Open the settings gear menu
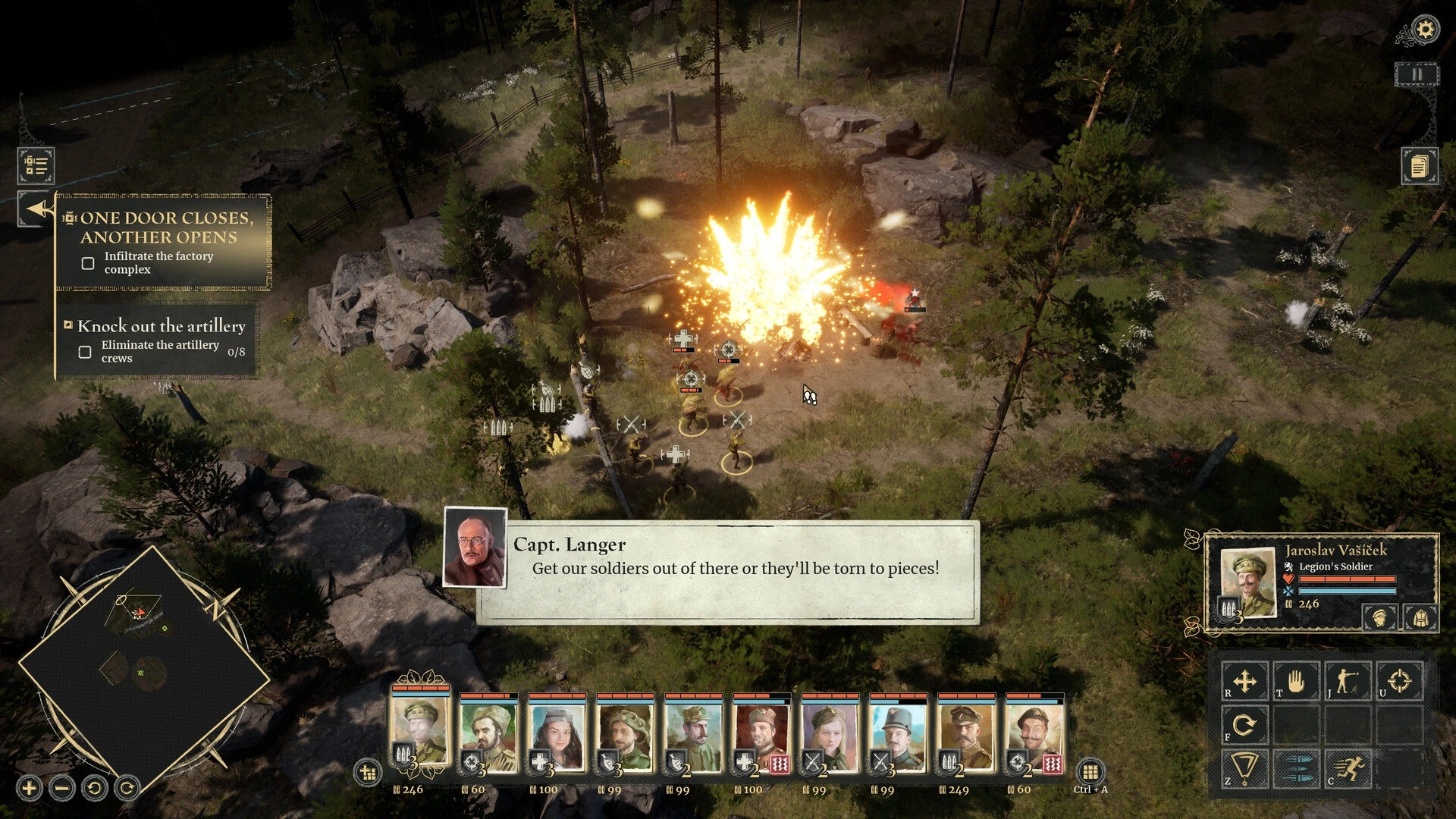The width and height of the screenshot is (1456, 819). (x=1425, y=30)
